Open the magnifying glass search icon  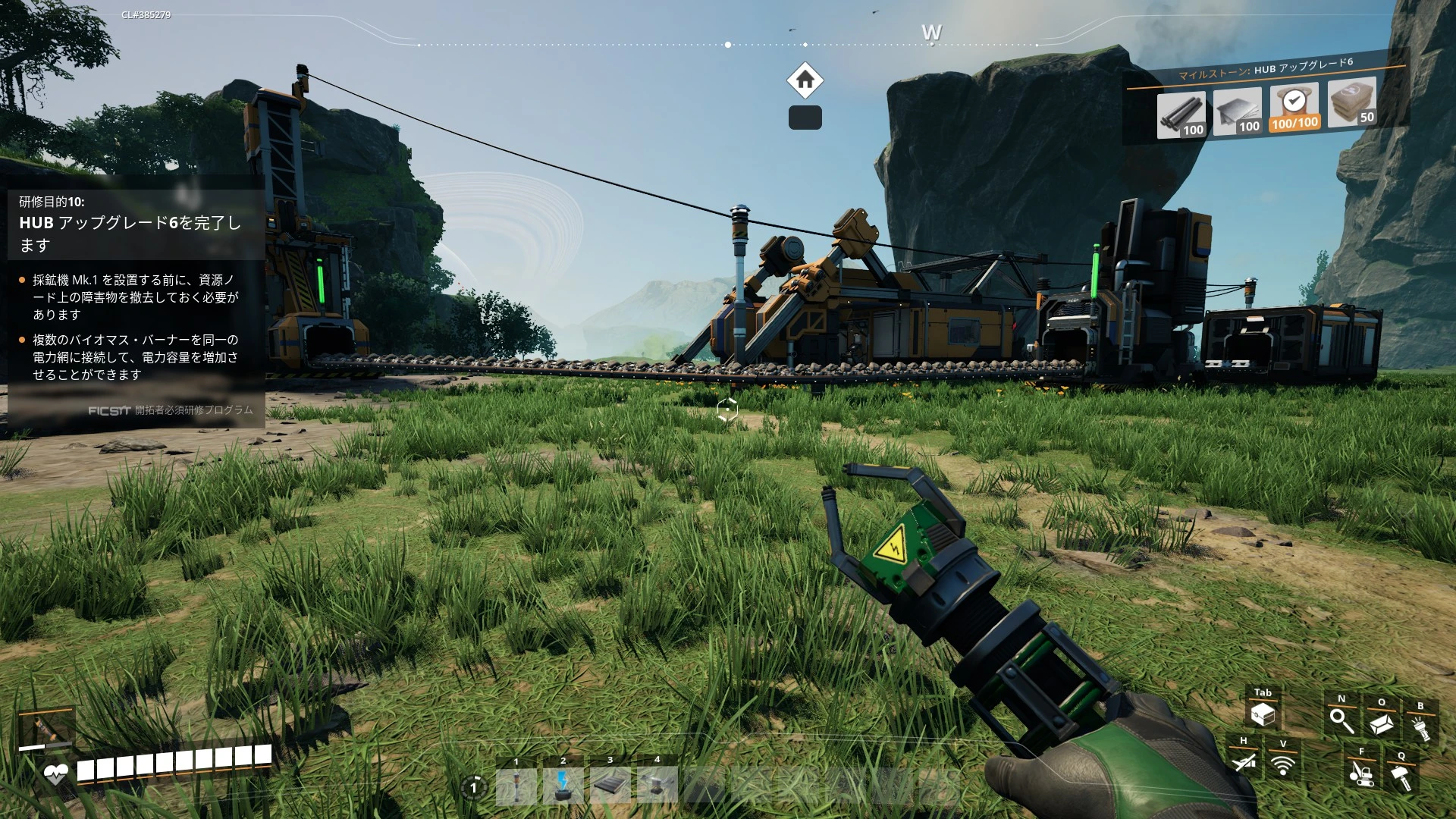pyautogui.click(x=1341, y=720)
